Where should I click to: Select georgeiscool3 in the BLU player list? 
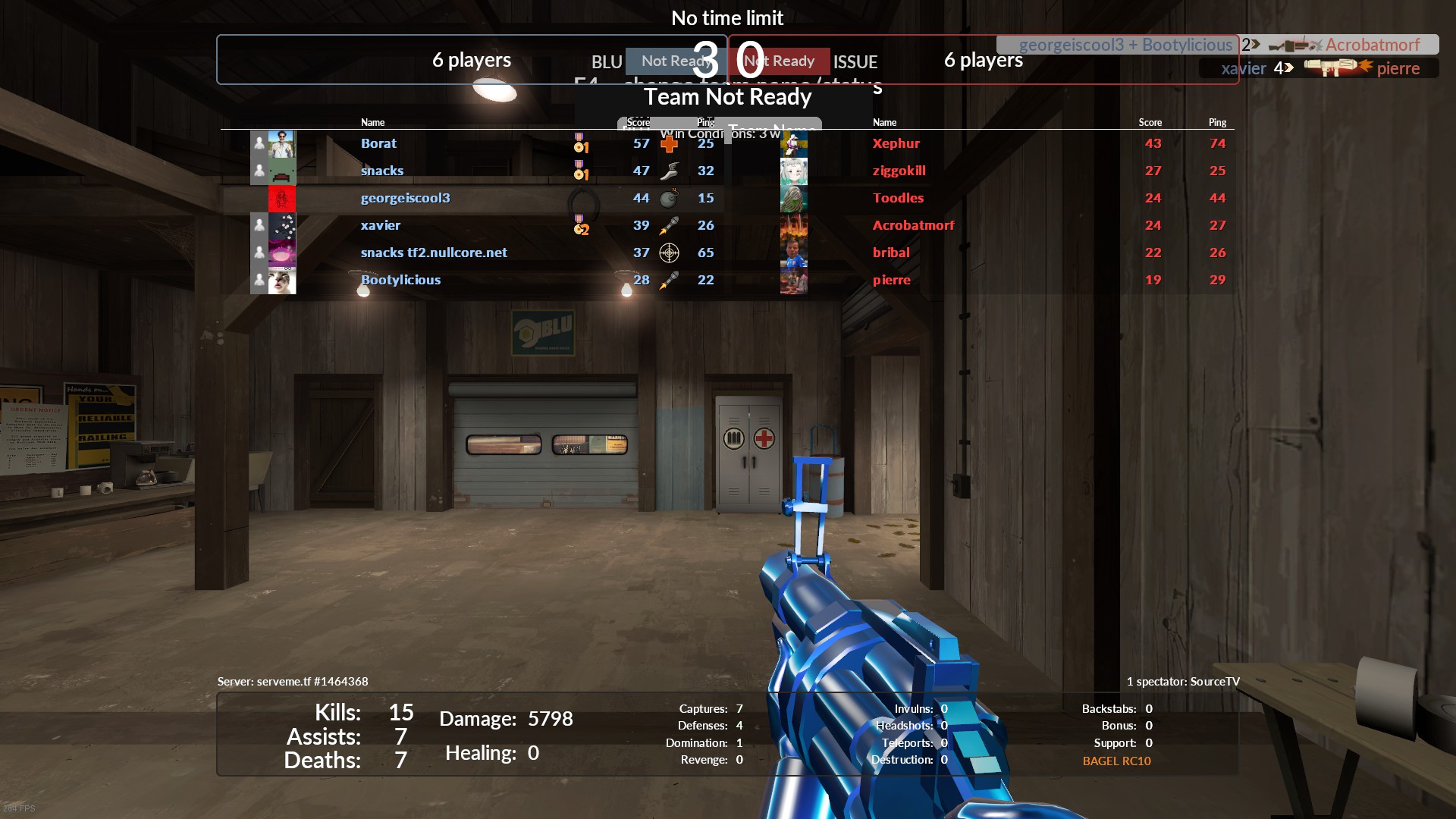point(405,198)
